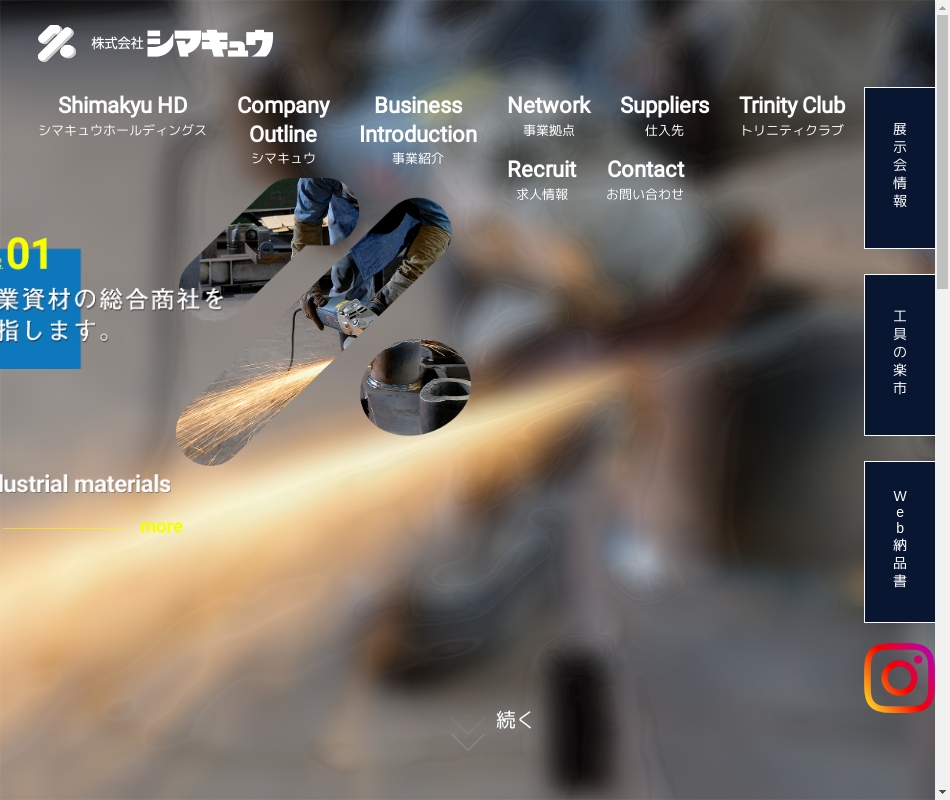Image resolution: width=950 pixels, height=800 pixels.
Task: Open the Web納品書 side button
Action: pyautogui.click(x=900, y=542)
